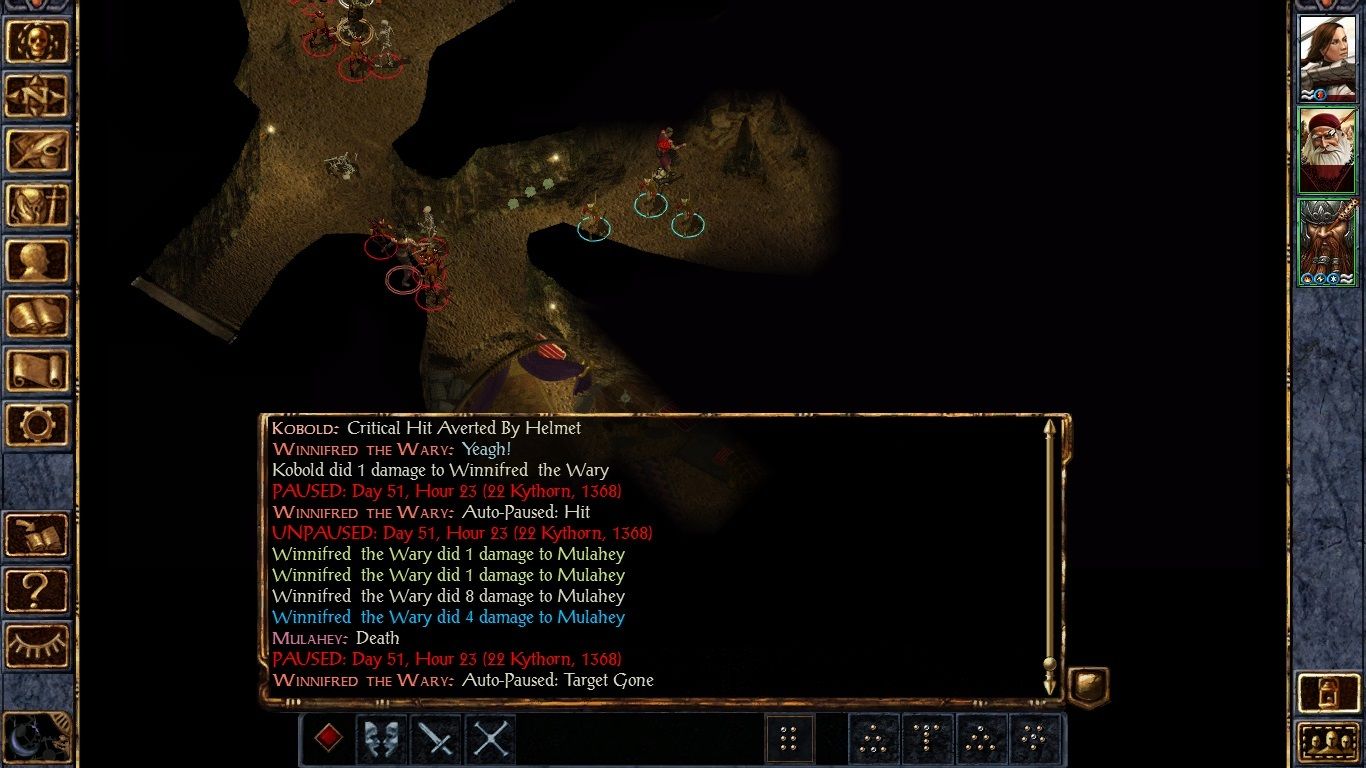Image resolution: width=1366 pixels, height=768 pixels.
Task: Click the Help question mark icon
Action: pos(38,592)
